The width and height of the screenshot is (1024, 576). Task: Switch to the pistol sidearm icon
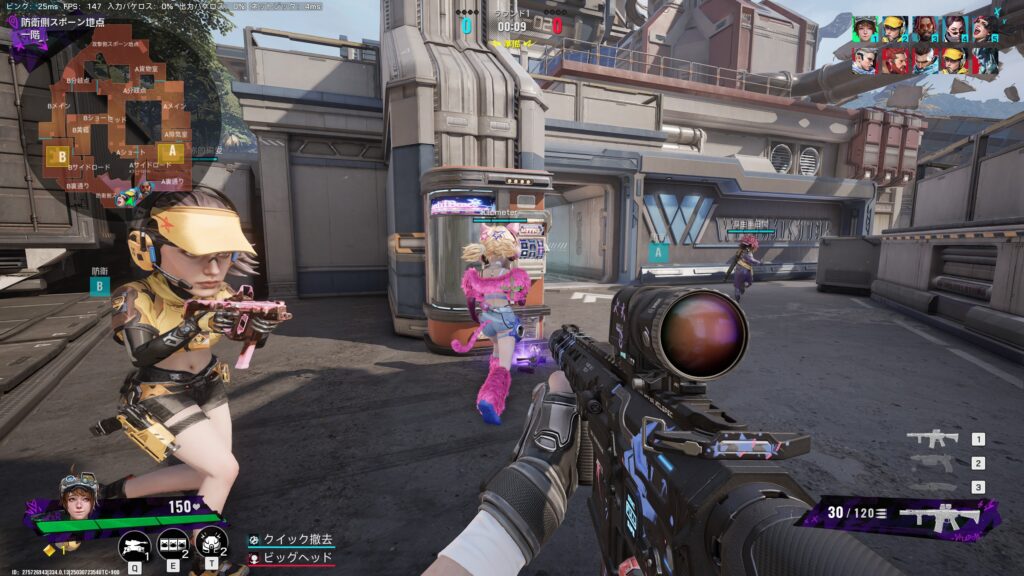(x=932, y=463)
